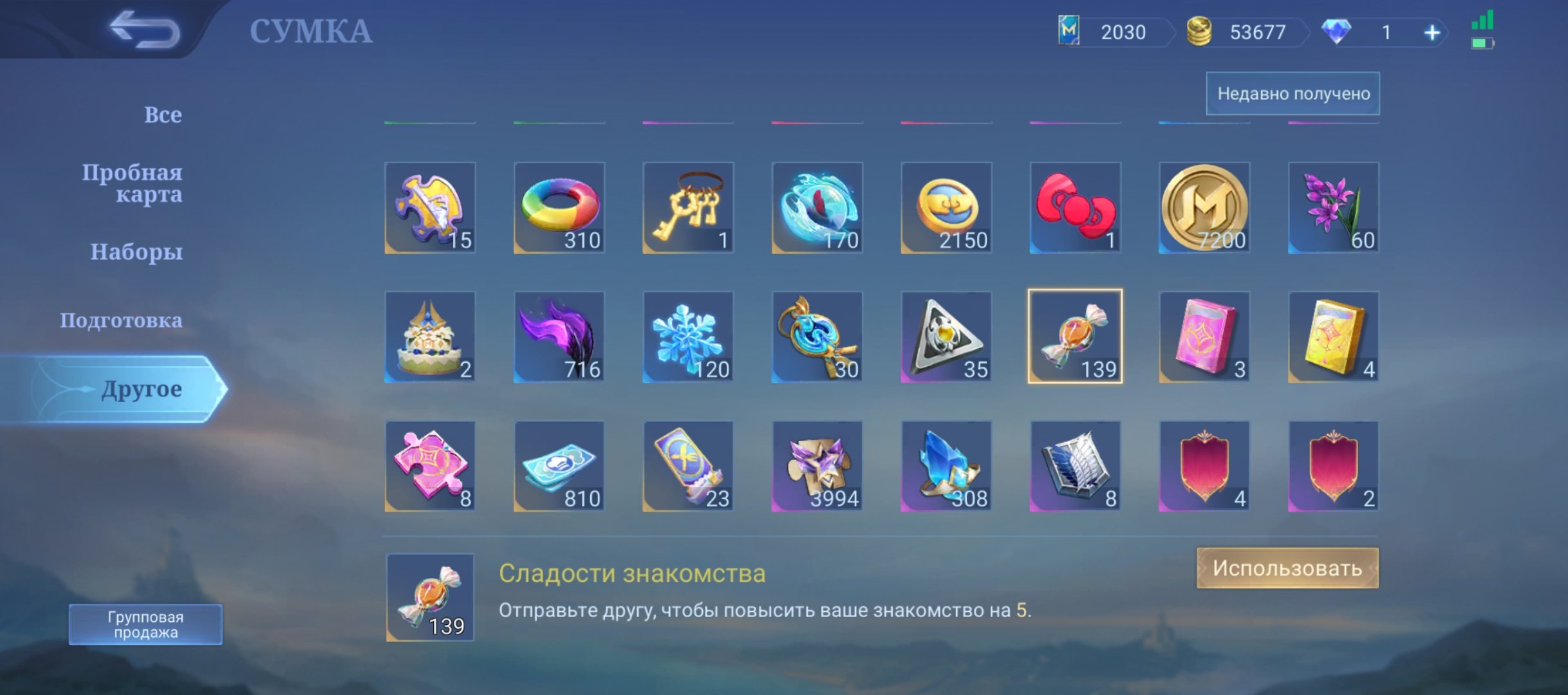Open the Подготовка category

tap(121, 320)
